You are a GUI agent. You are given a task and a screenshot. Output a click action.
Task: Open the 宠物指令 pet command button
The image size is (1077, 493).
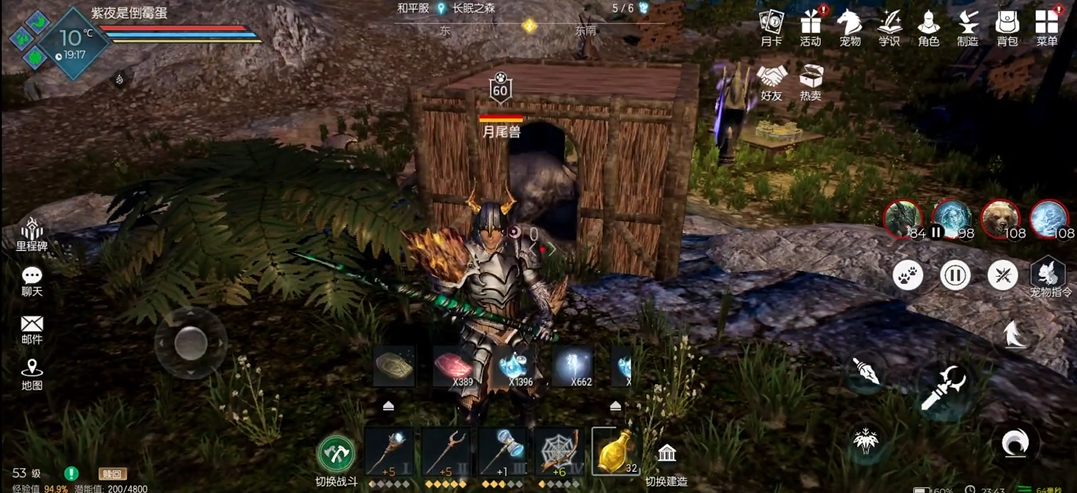(1048, 274)
